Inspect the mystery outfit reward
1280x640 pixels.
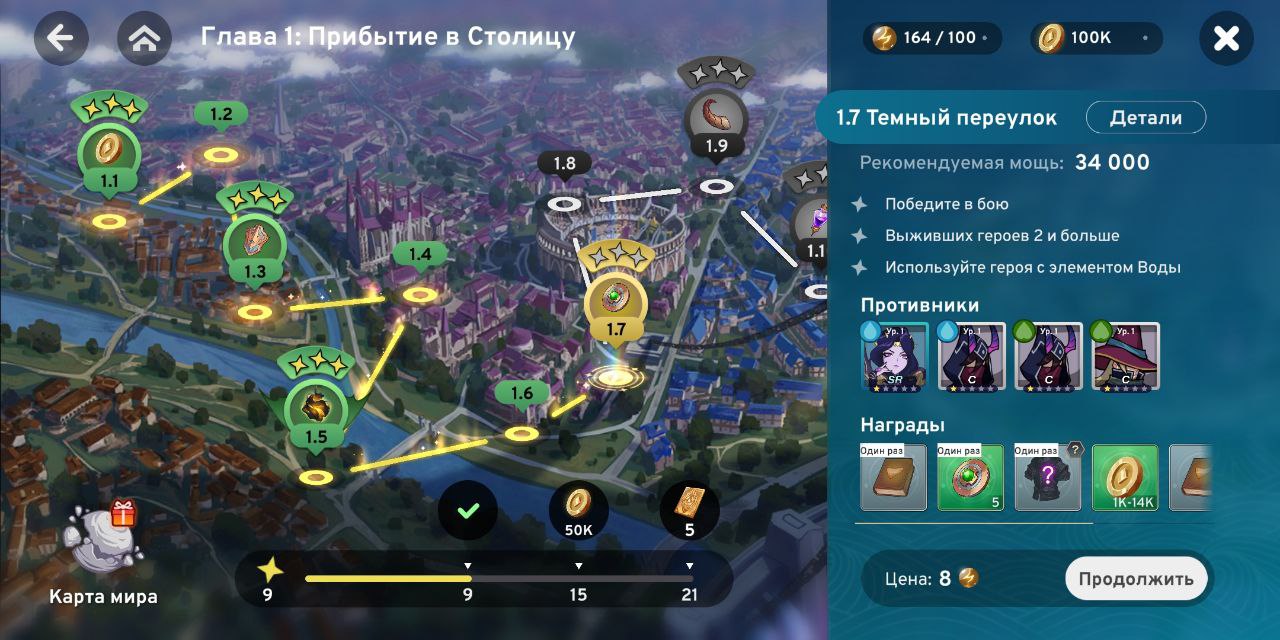tap(1048, 478)
